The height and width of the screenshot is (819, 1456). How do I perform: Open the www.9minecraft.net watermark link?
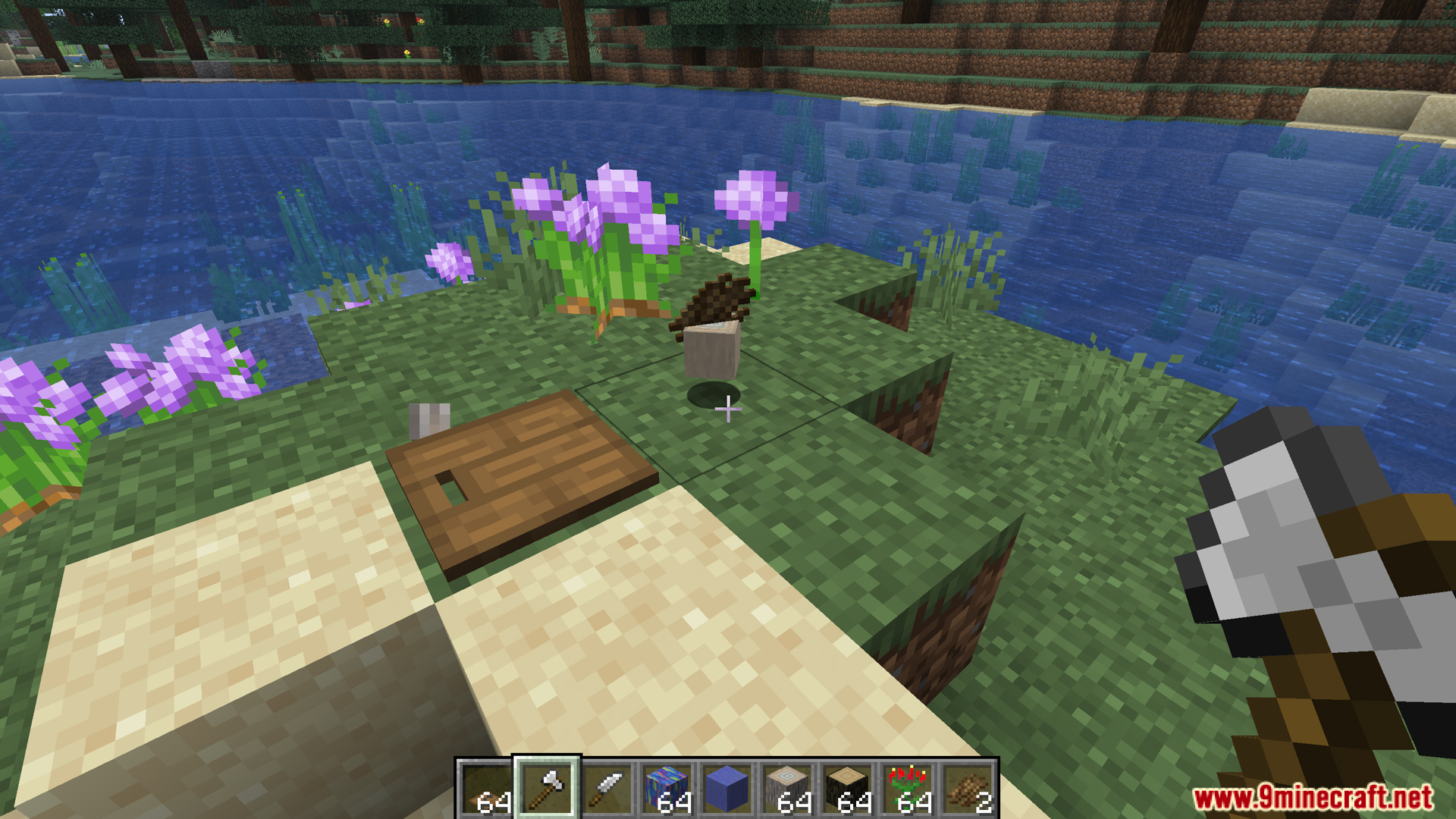[1312, 797]
